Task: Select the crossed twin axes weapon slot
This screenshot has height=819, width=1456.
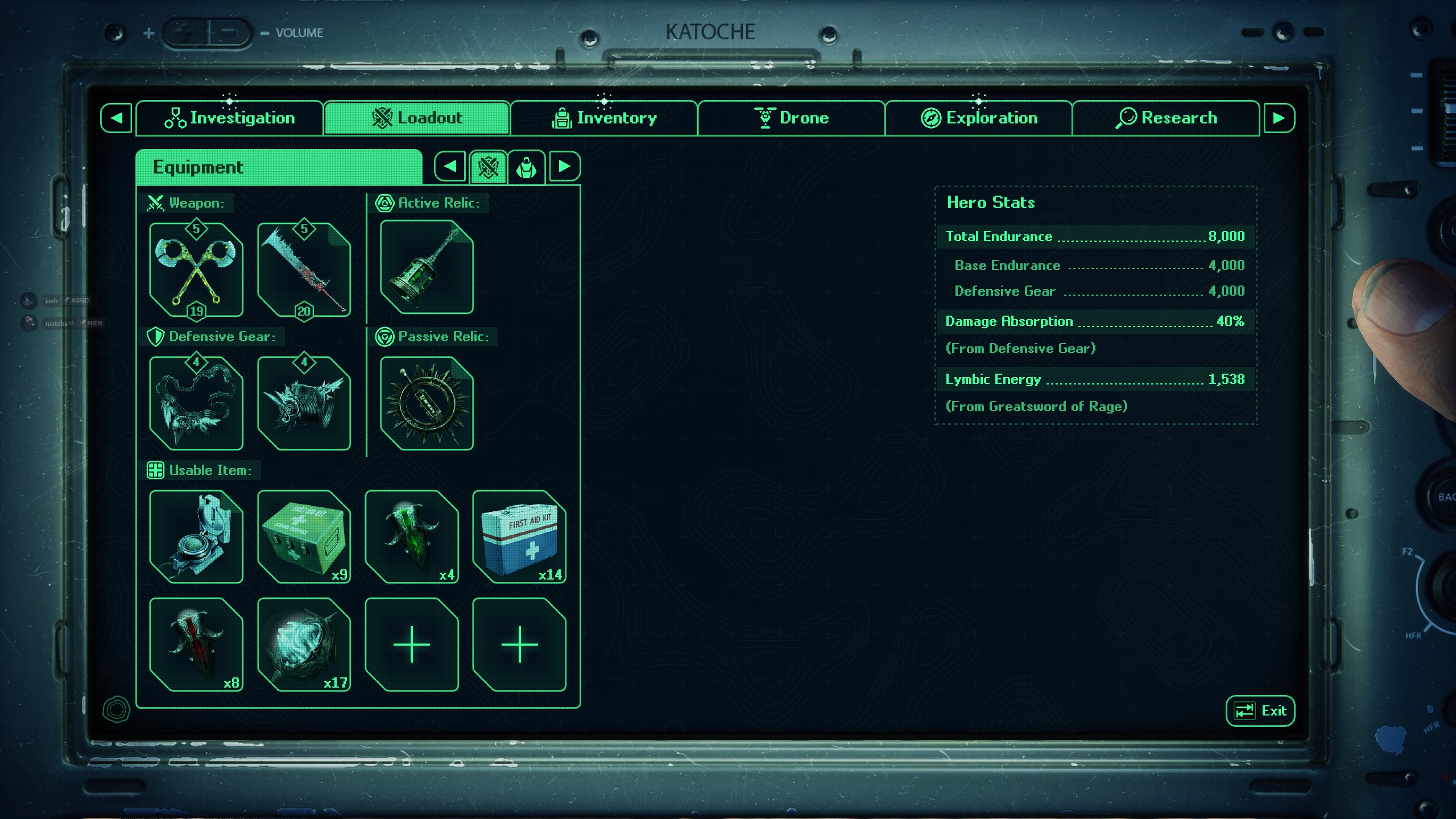Action: point(196,270)
